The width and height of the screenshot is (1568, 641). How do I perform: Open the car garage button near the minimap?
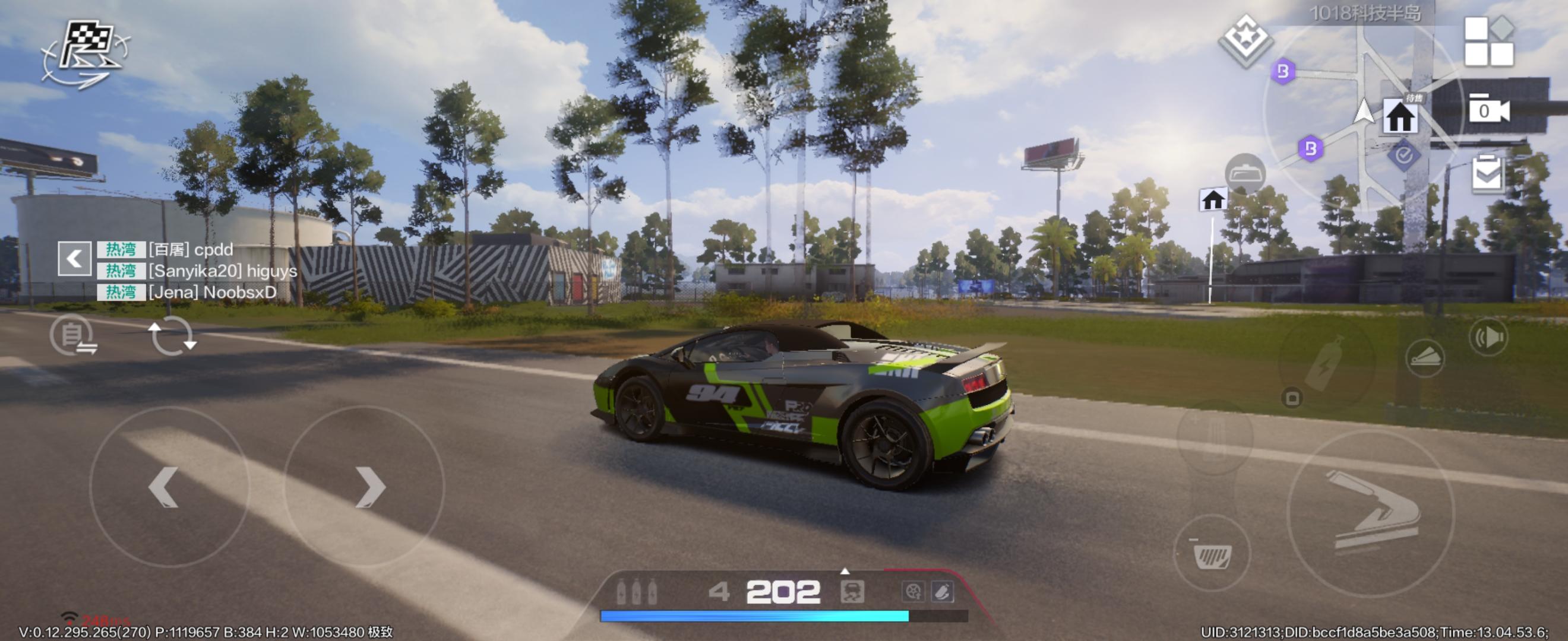tap(1245, 174)
